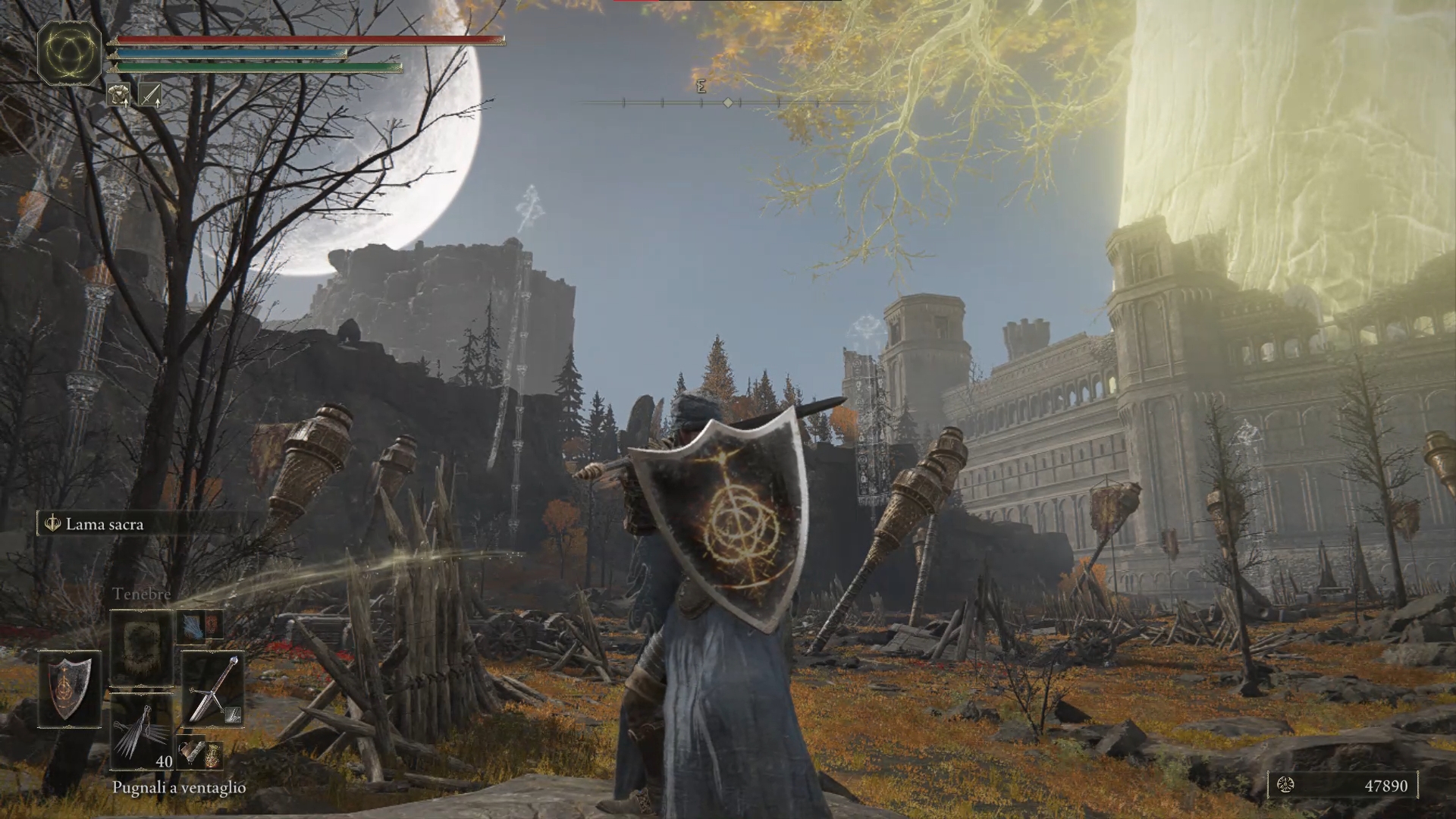This screenshot has height=819, width=1456.
Task: Select the shield slot in the equipment cross
Action: pyautogui.click(x=69, y=688)
